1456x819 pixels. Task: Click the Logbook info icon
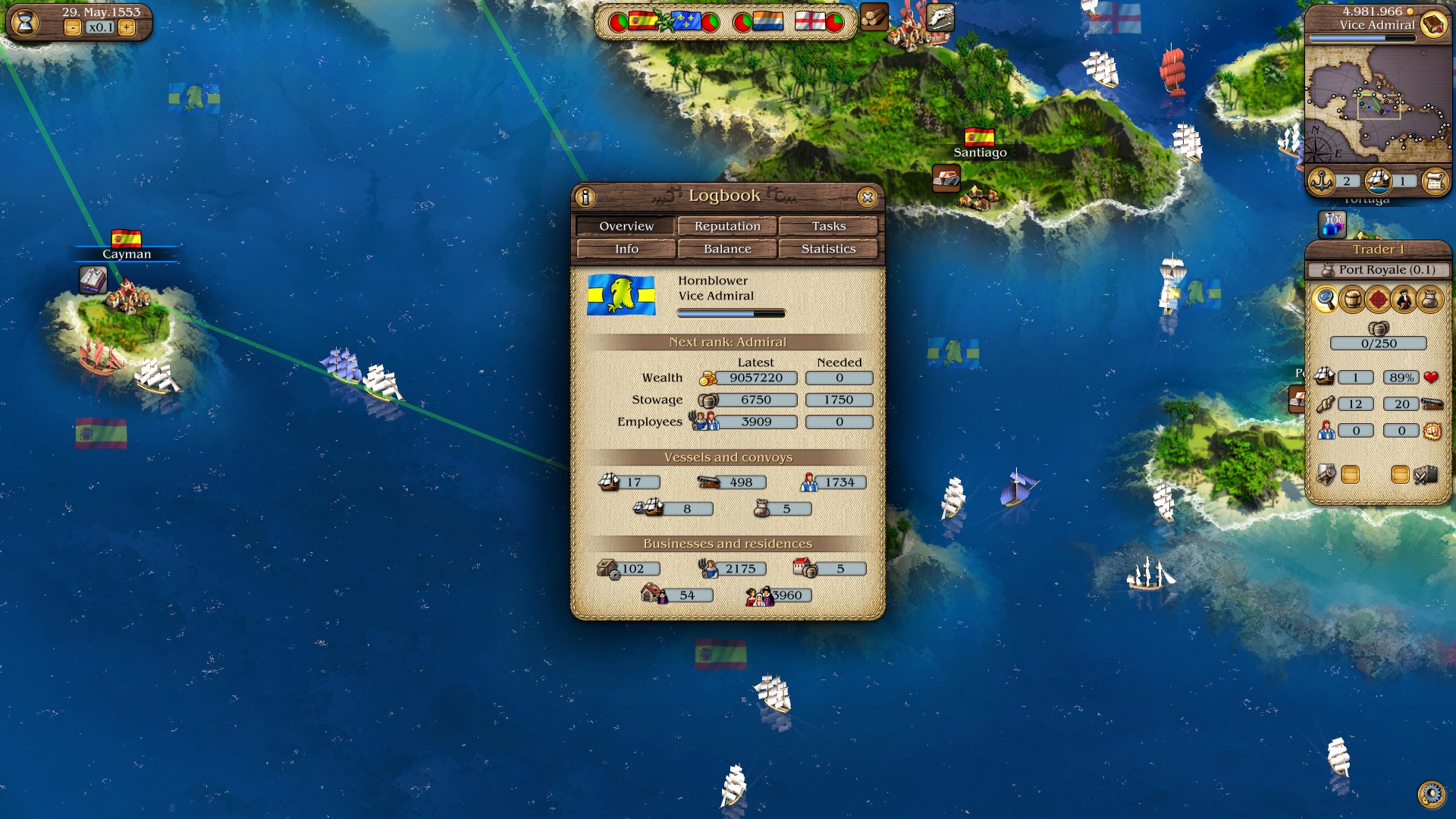[x=585, y=197]
